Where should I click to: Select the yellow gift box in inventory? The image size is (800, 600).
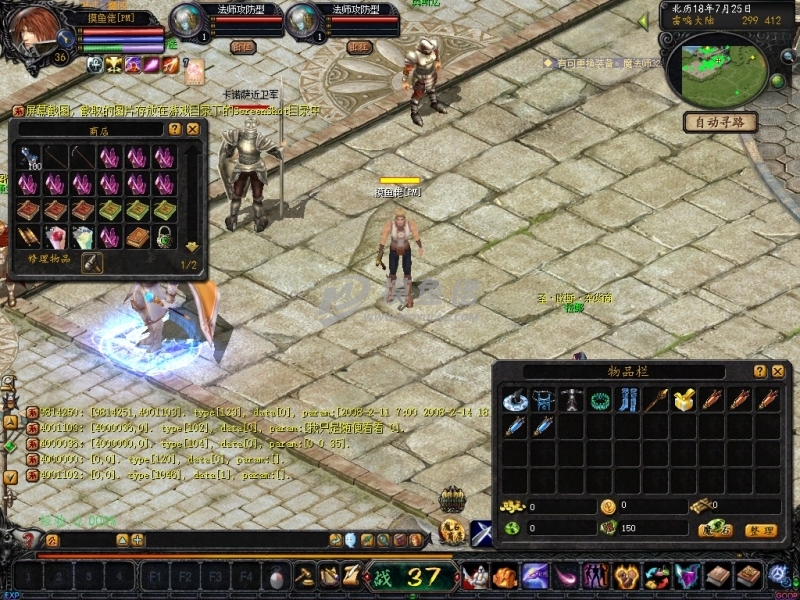[x=684, y=401]
